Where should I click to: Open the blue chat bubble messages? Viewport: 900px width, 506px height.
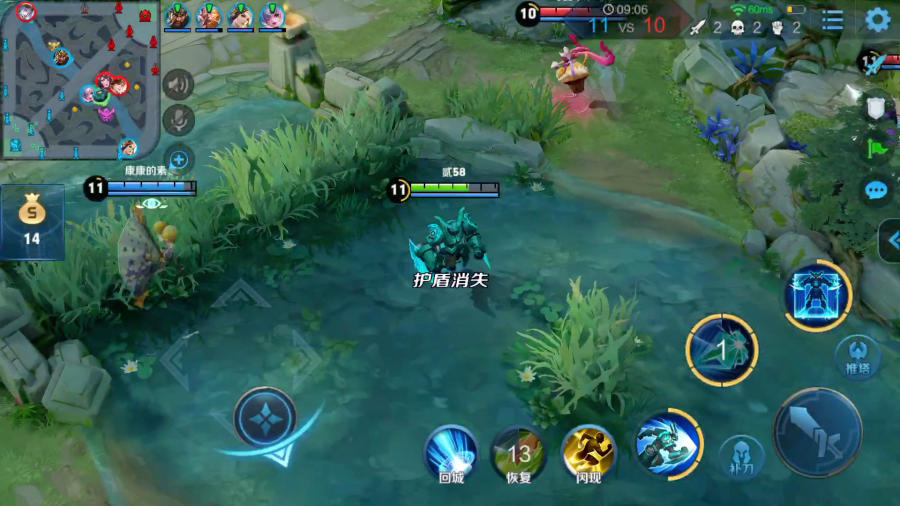[876, 189]
